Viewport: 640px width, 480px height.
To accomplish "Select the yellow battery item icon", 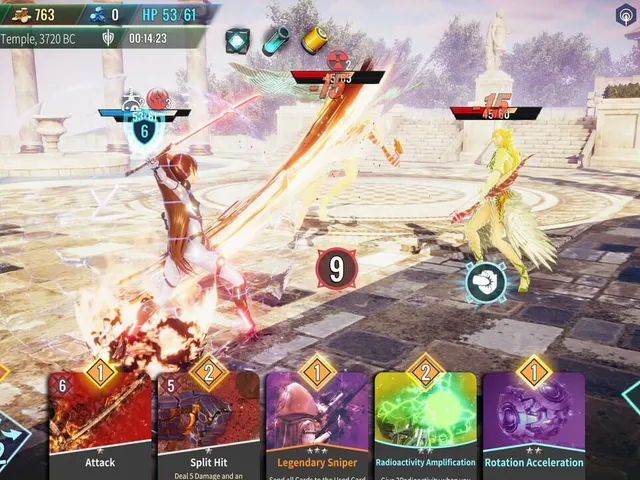I will (314, 39).
